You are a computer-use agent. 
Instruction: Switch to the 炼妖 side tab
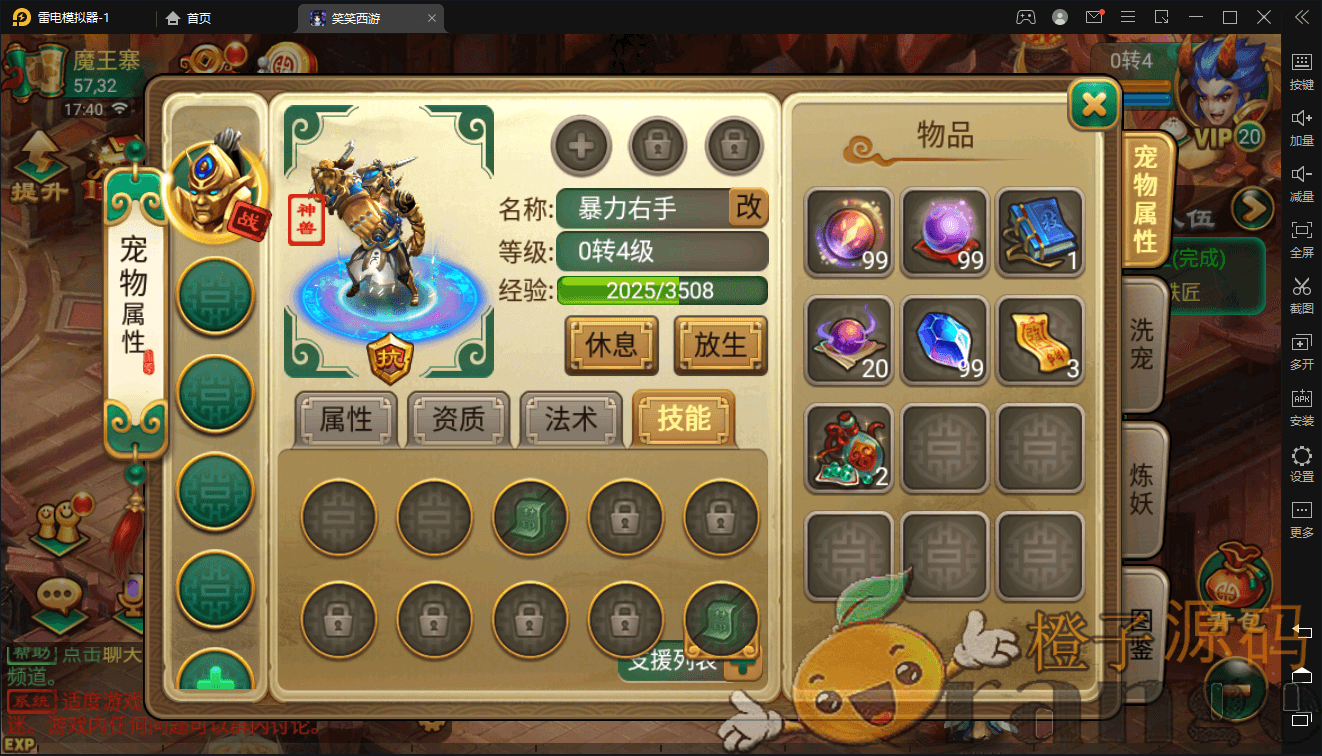pos(1142,488)
